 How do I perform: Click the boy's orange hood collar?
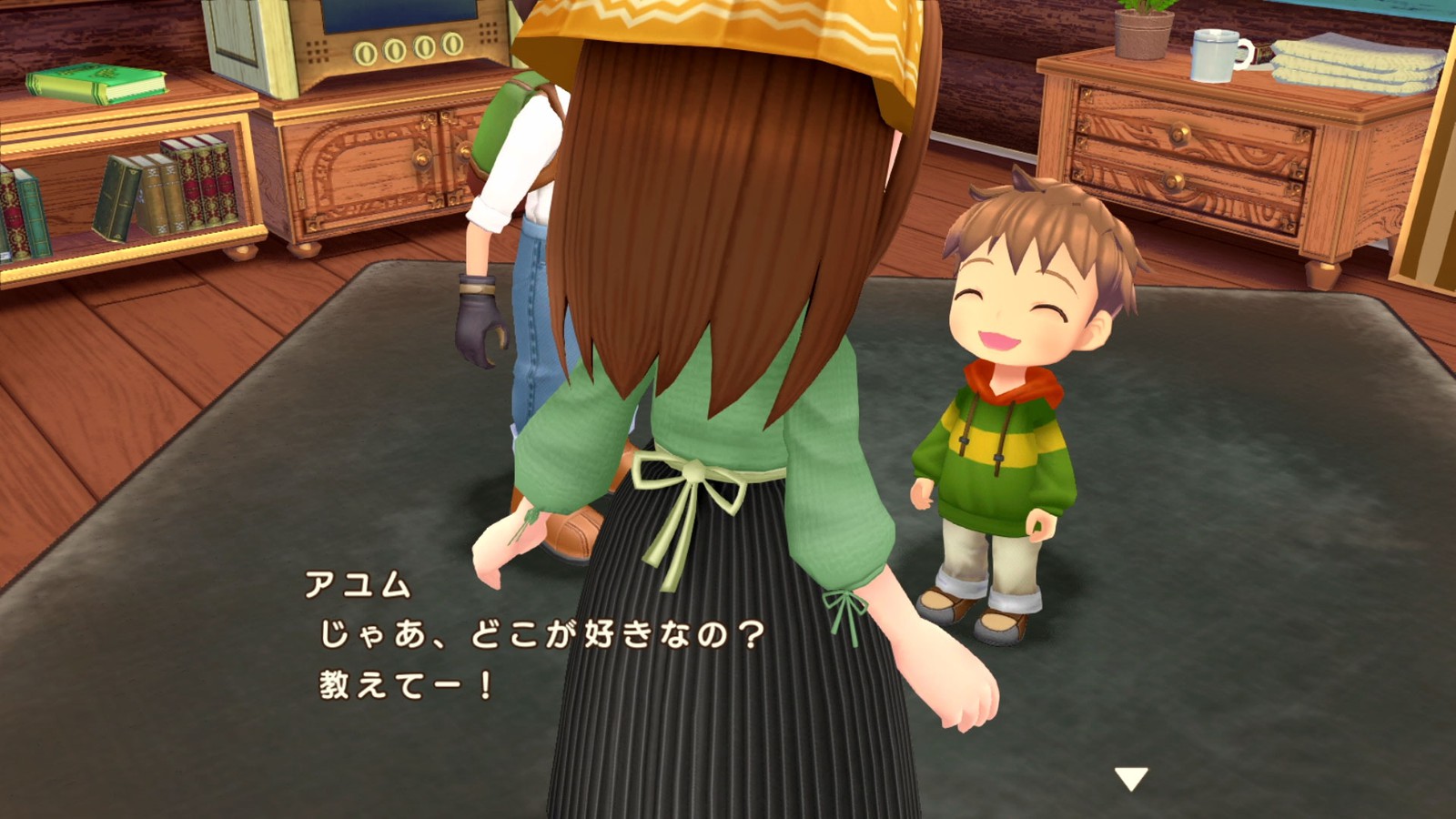pyautogui.click(x=1010, y=382)
